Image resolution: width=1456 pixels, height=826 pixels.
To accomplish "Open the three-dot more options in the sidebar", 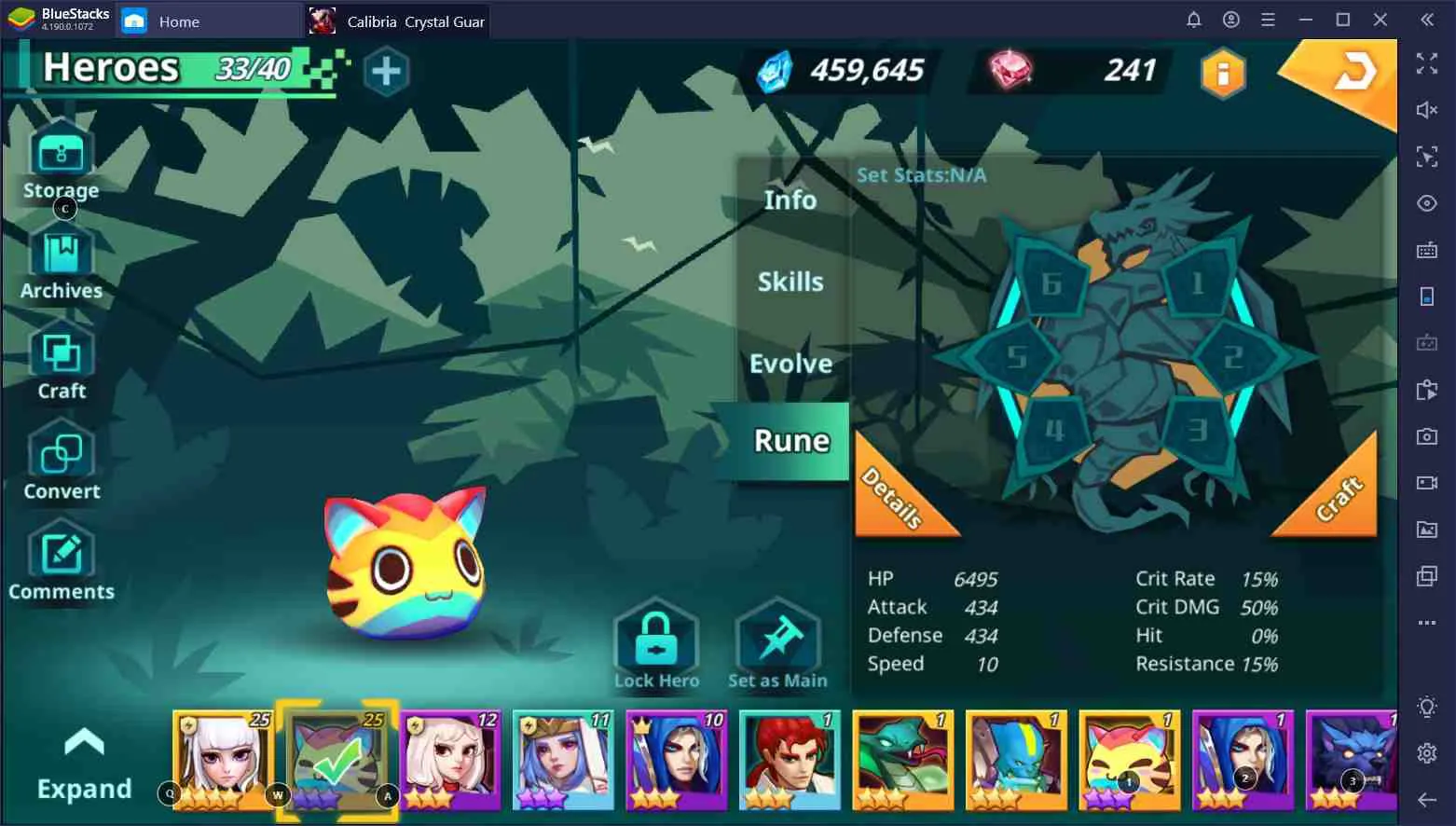I will click(x=1427, y=623).
